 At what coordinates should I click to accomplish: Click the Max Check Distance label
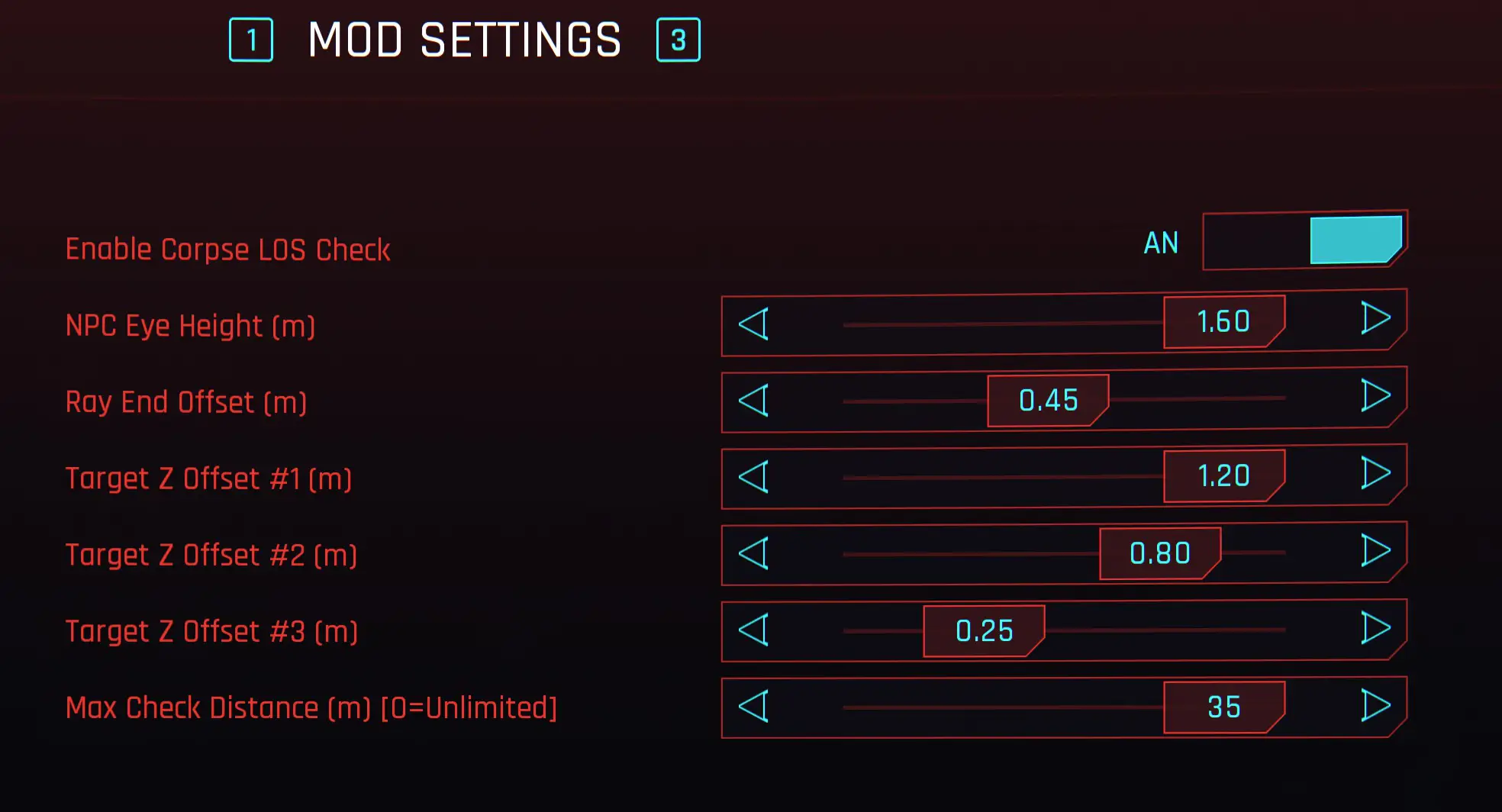click(311, 707)
